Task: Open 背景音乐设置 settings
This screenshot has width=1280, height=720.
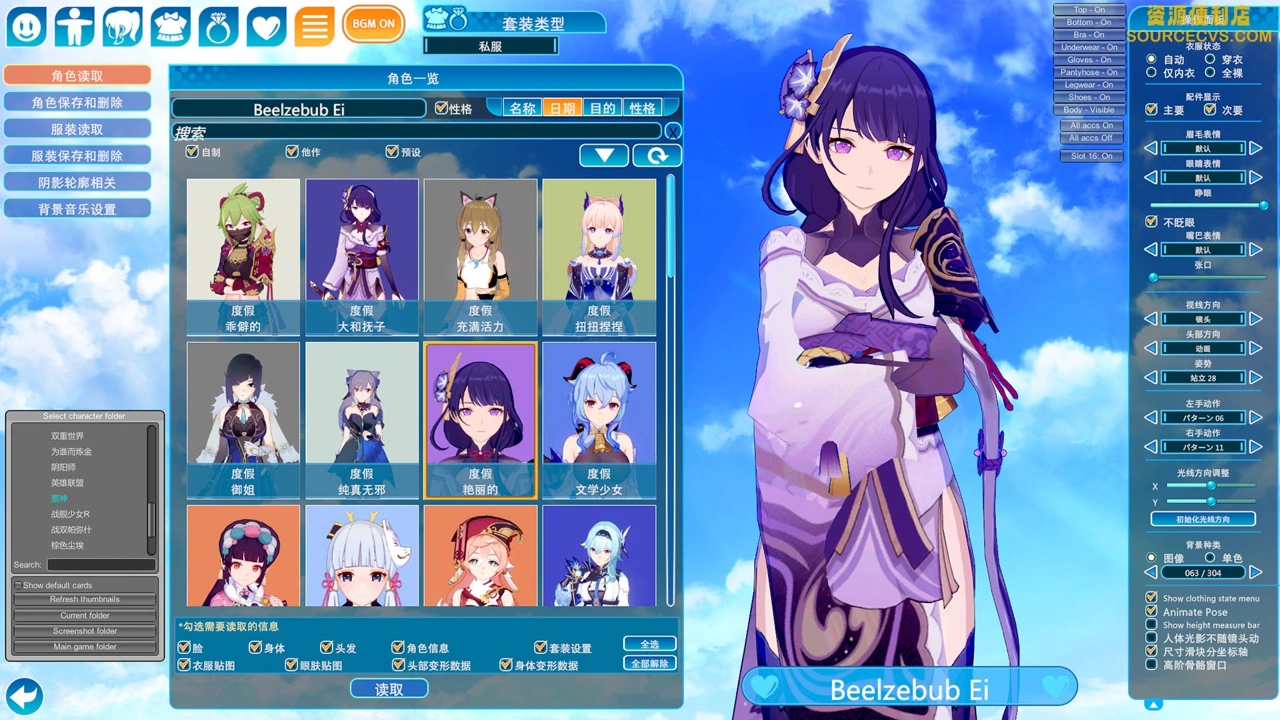Action: (x=77, y=209)
